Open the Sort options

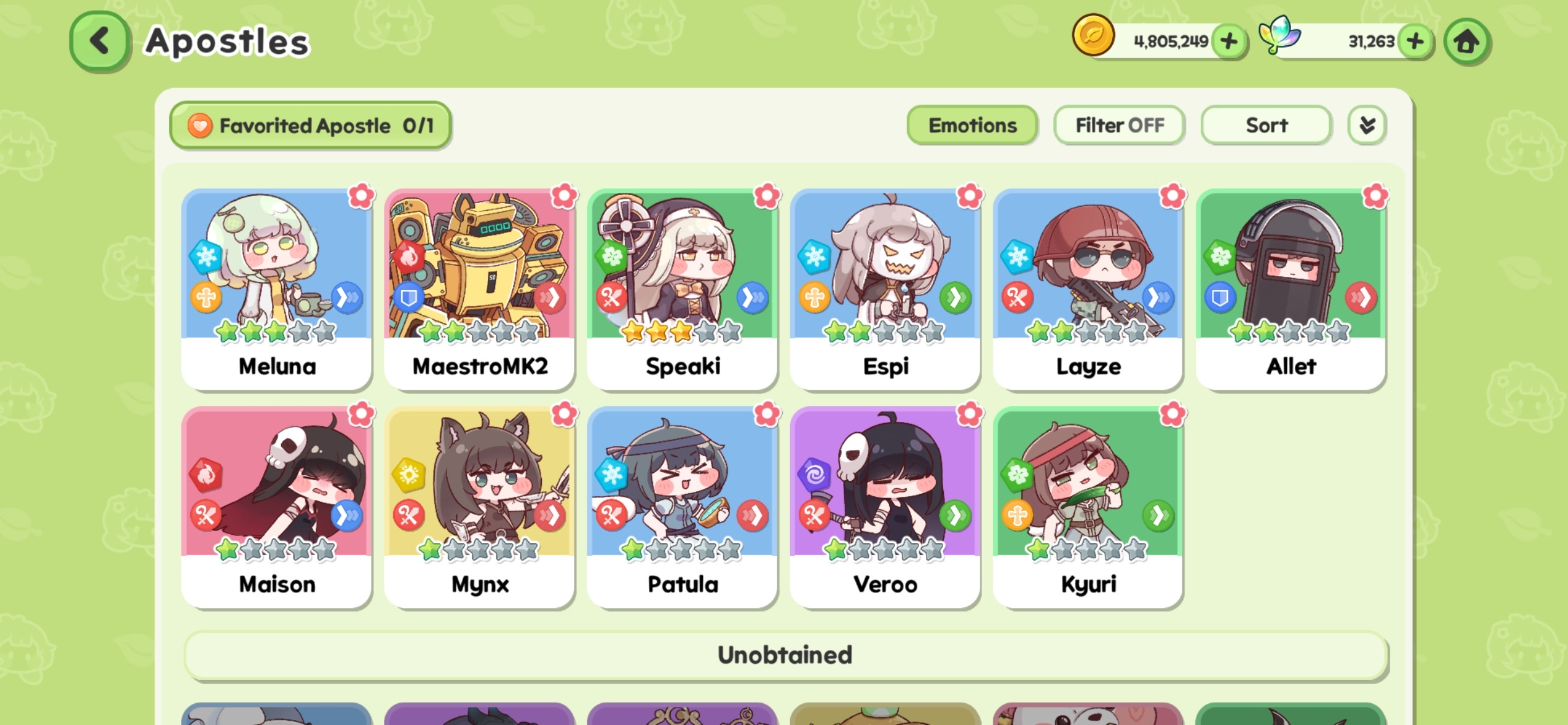(1265, 125)
